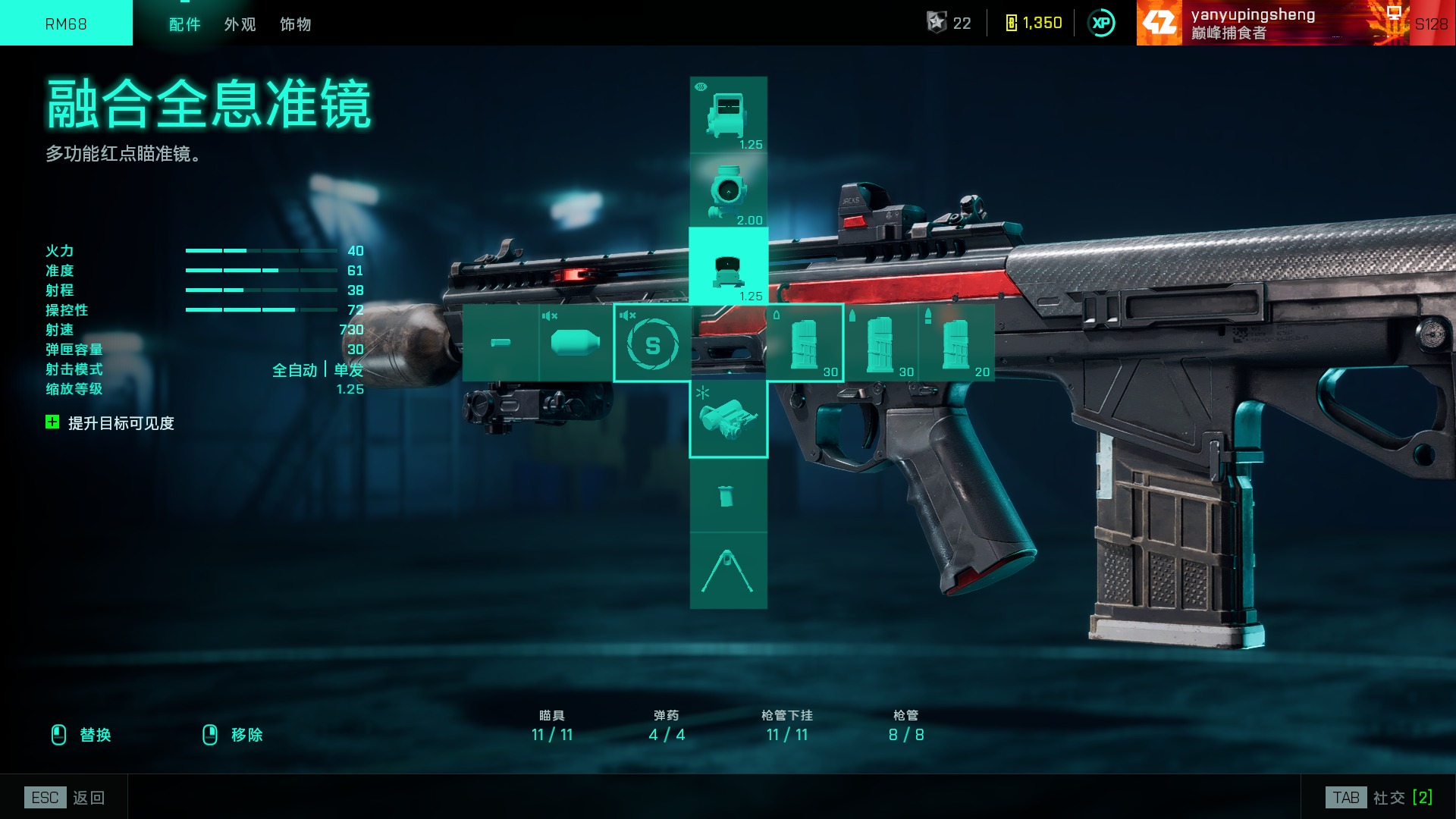Select the highlighted 1.25x fusion holo sight
The height and width of the screenshot is (819, 1456).
tap(728, 267)
